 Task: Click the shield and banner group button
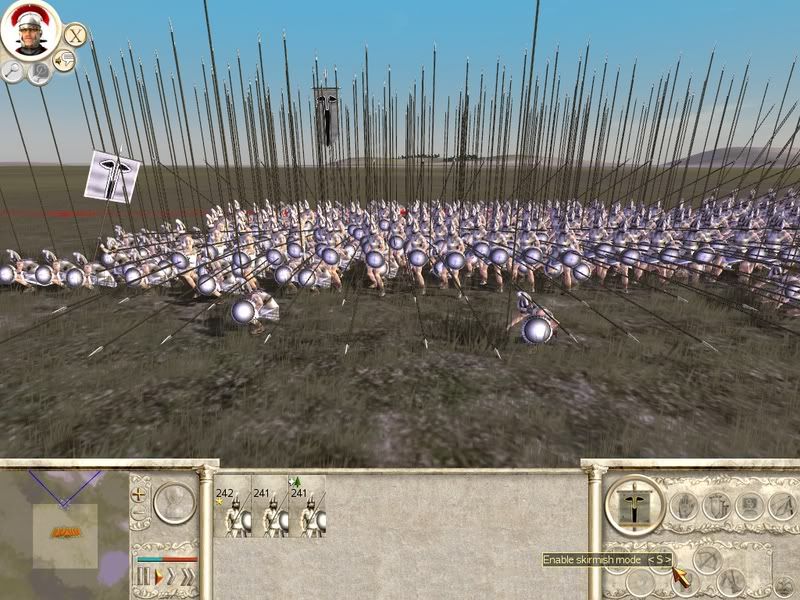(x=714, y=505)
